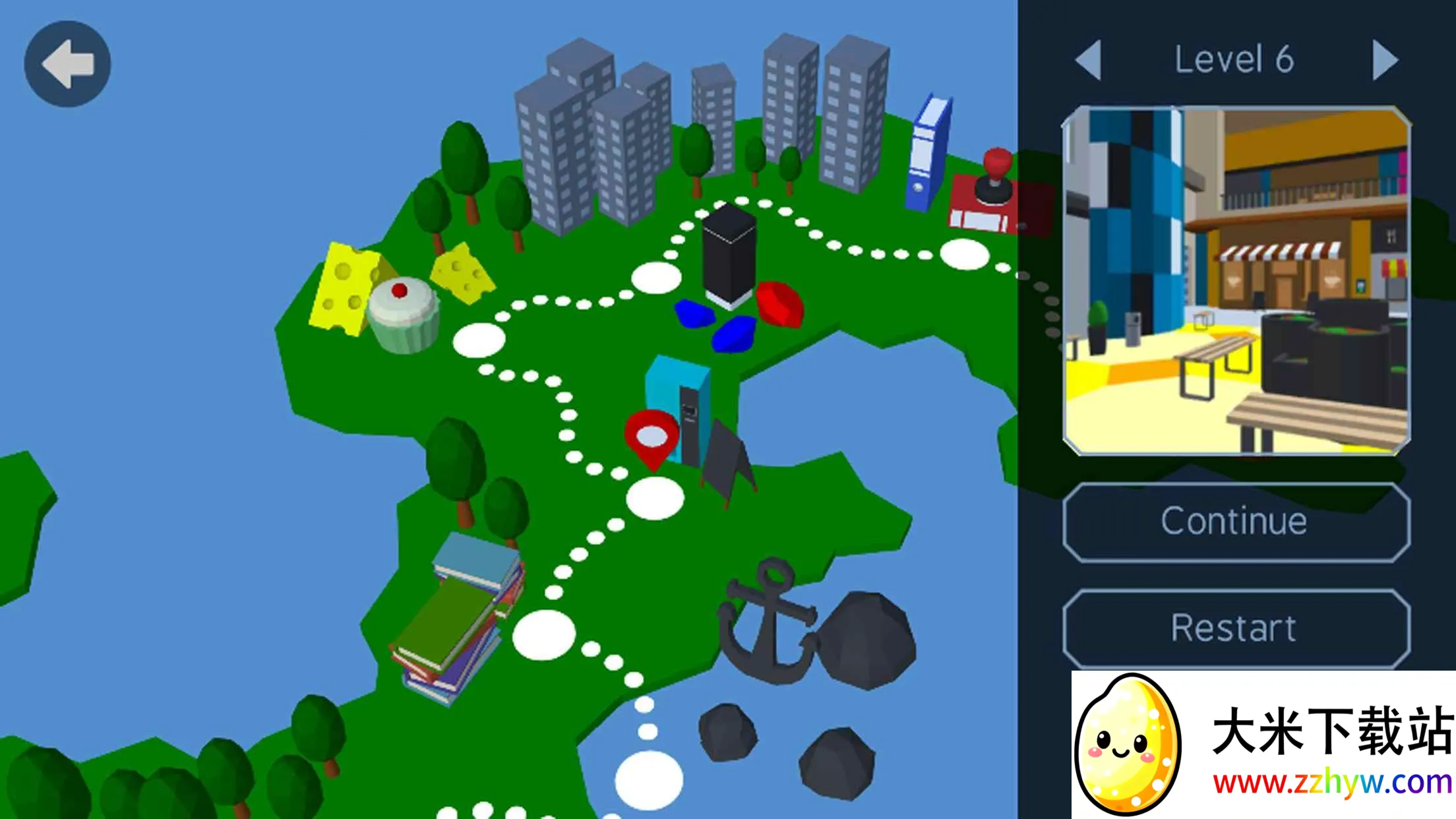Select the red location pin marker

pos(652,437)
